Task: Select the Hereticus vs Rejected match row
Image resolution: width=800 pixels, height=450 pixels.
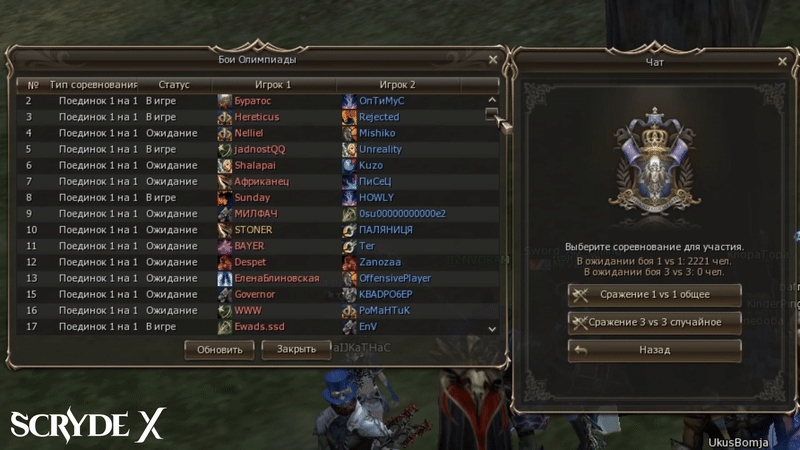Action: (x=250, y=117)
